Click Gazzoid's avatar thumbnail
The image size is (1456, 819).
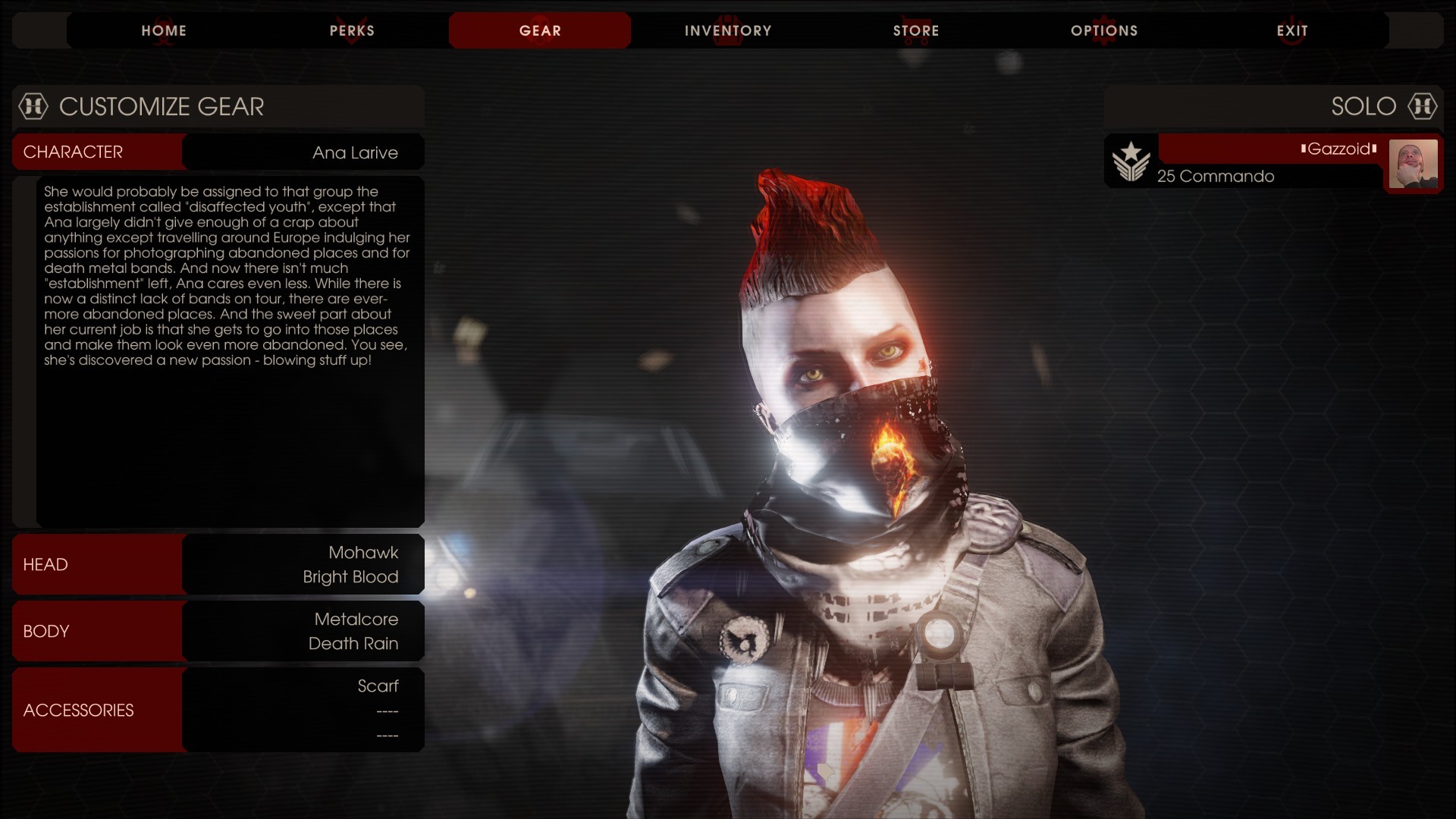click(x=1414, y=163)
